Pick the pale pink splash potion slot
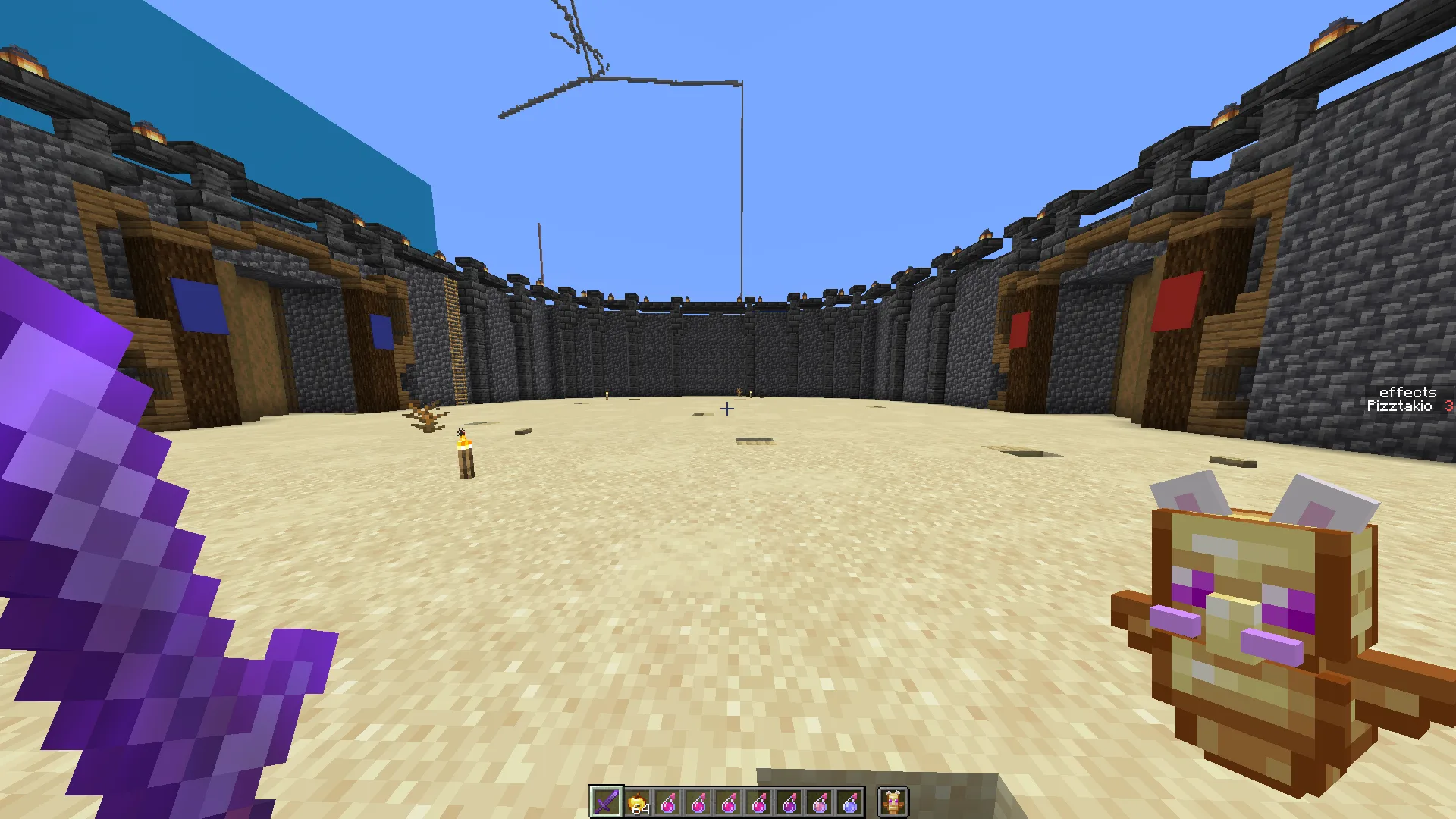The width and height of the screenshot is (1456, 819). 820,802
